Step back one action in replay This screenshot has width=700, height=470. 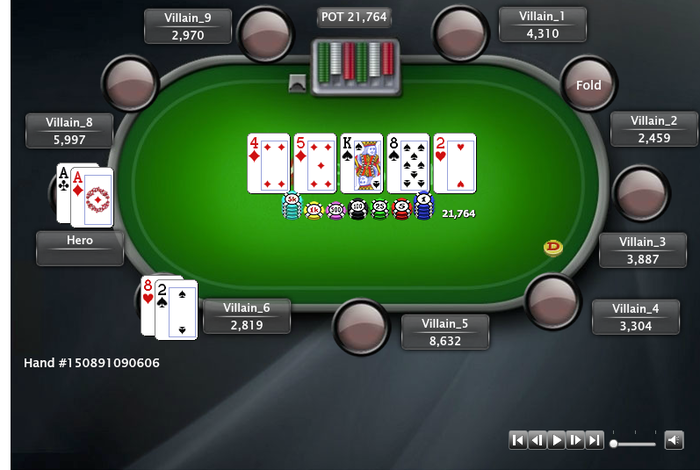pos(537,440)
